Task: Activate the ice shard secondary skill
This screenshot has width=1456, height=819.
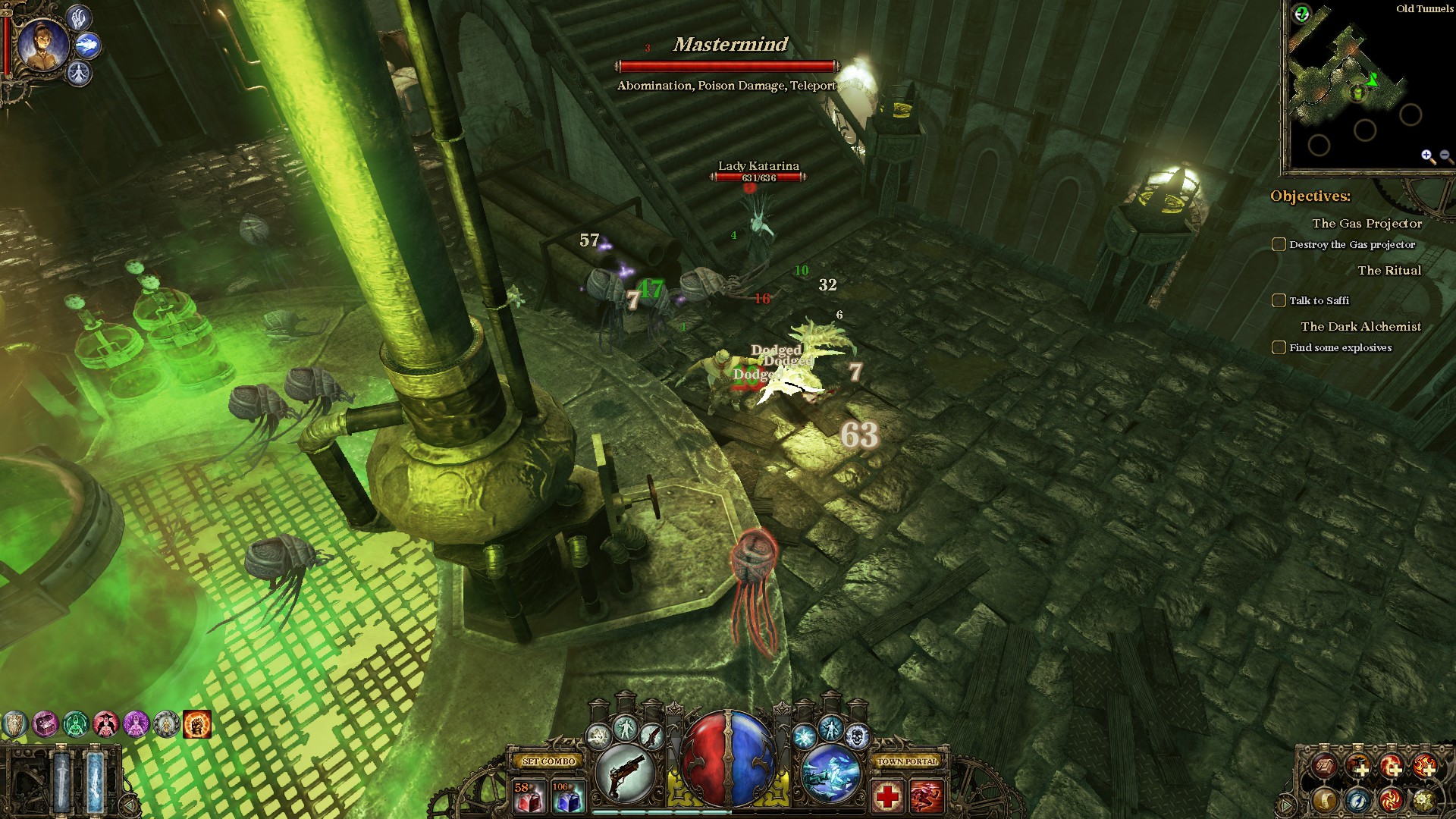Action: tap(830, 773)
